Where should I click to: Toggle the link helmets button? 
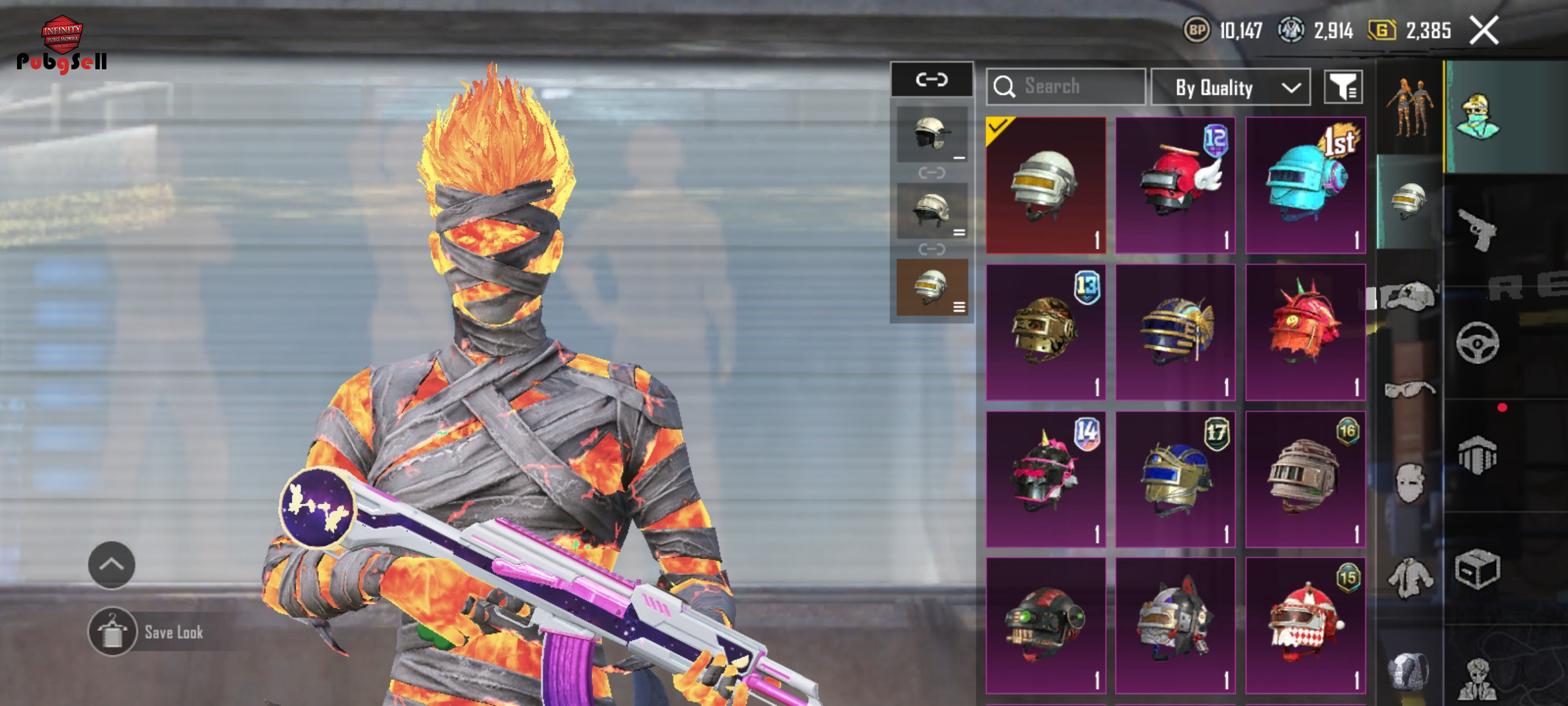932,80
